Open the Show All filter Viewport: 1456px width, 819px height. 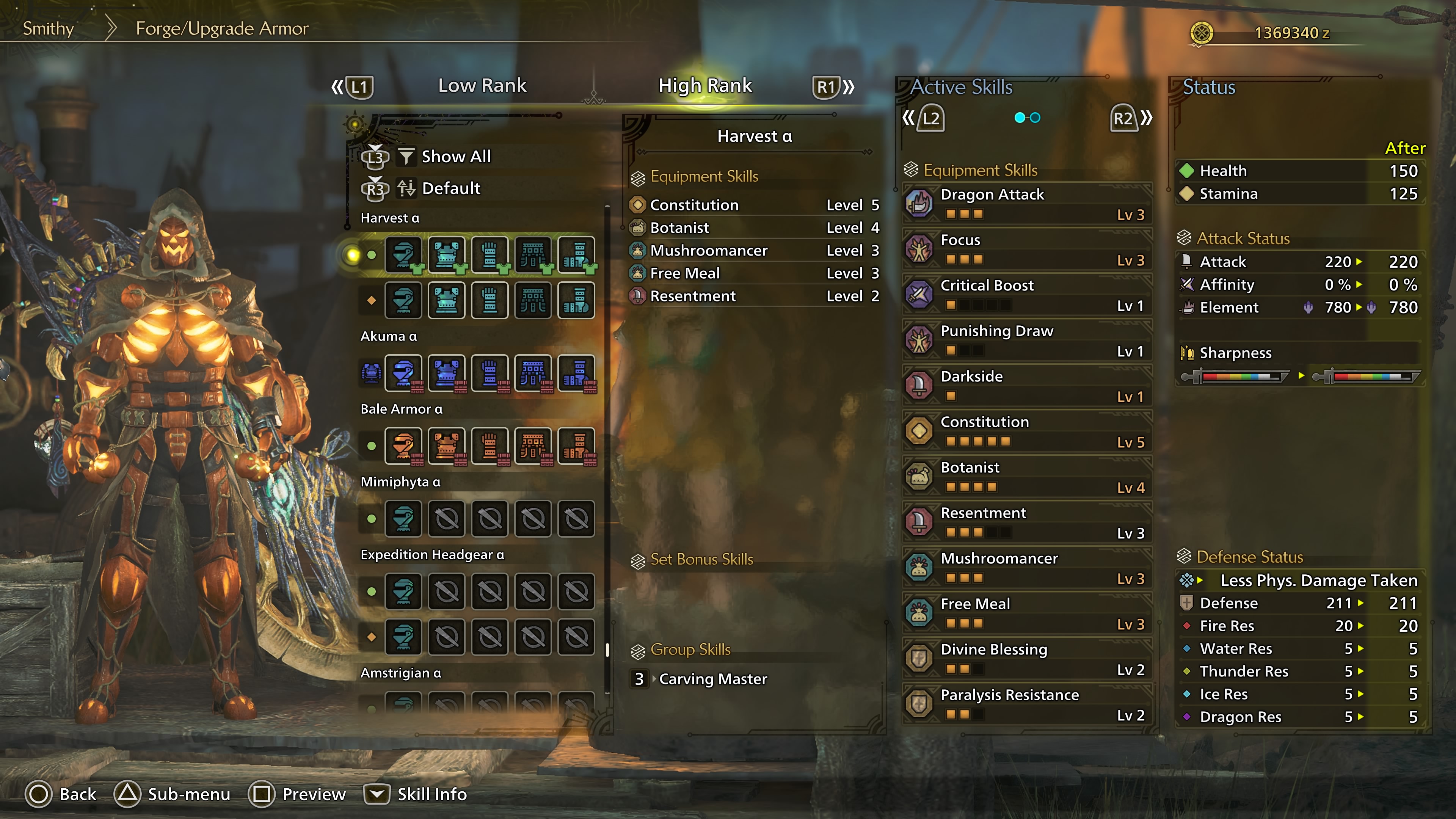(x=455, y=157)
